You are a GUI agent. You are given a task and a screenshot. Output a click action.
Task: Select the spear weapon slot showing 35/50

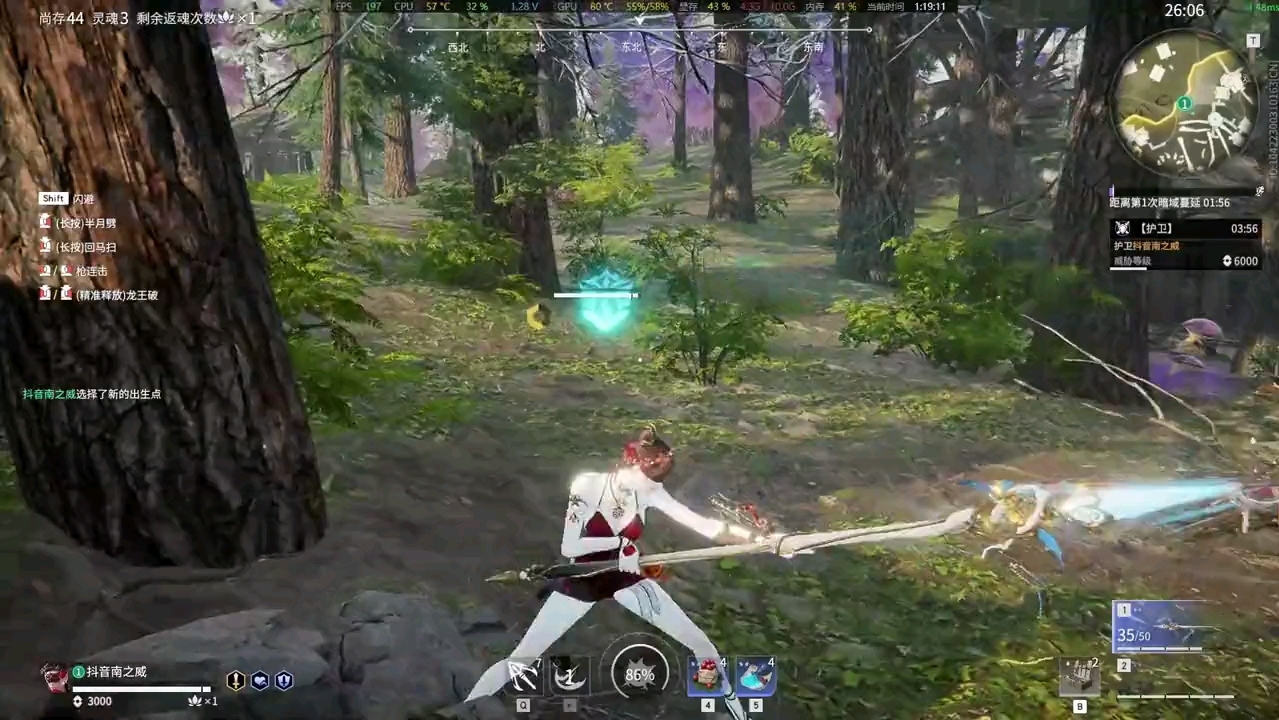click(x=1160, y=627)
